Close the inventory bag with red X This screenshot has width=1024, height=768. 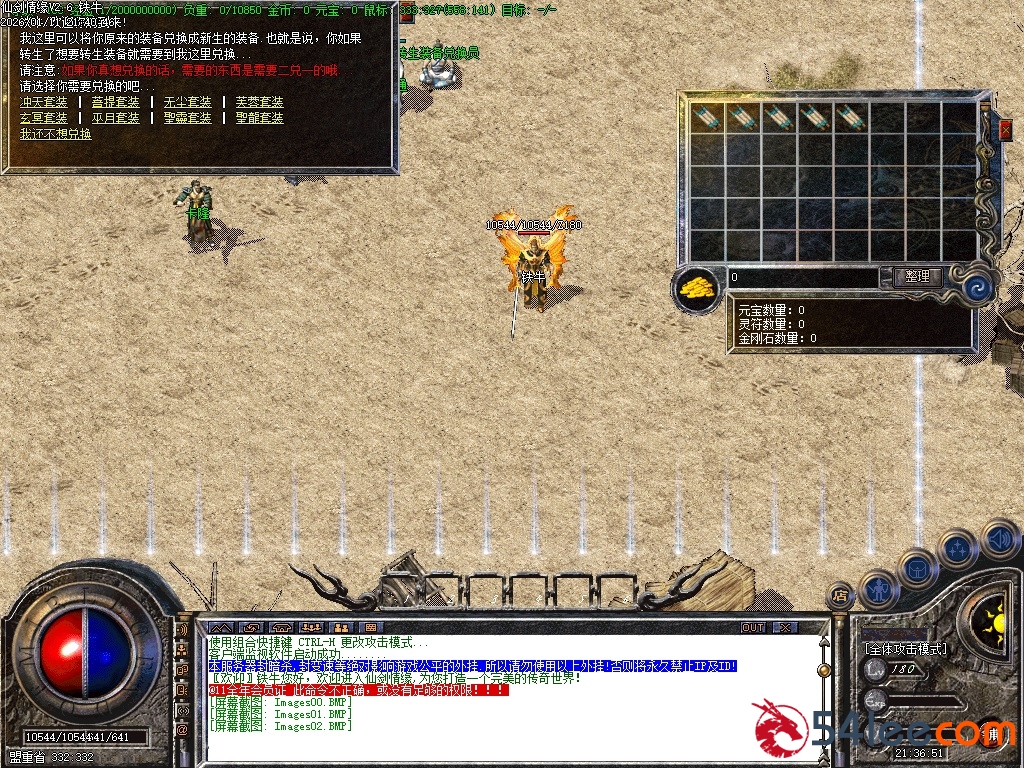[1006, 129]
